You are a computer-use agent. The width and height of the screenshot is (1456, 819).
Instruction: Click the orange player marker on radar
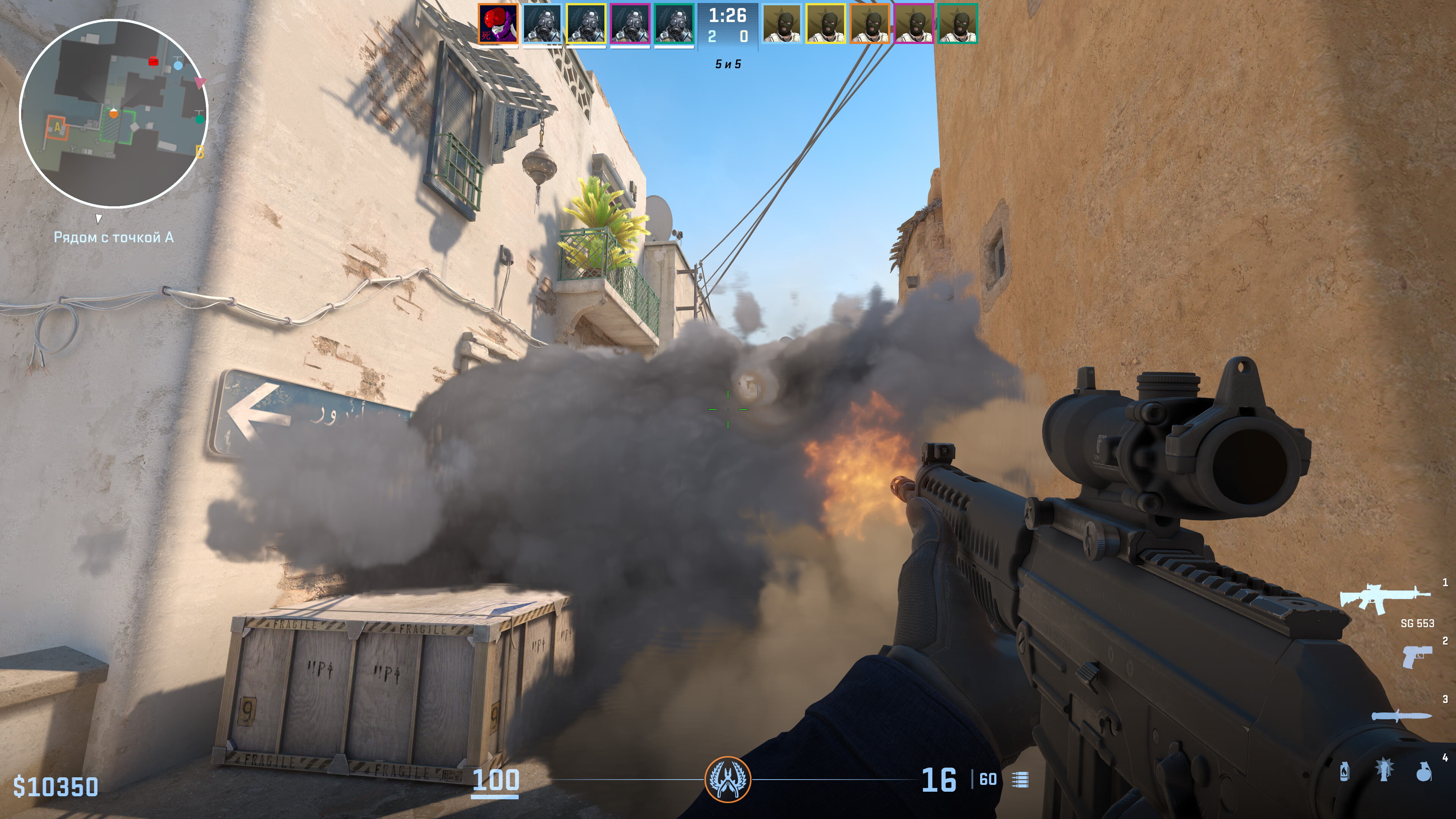point(114,114)
